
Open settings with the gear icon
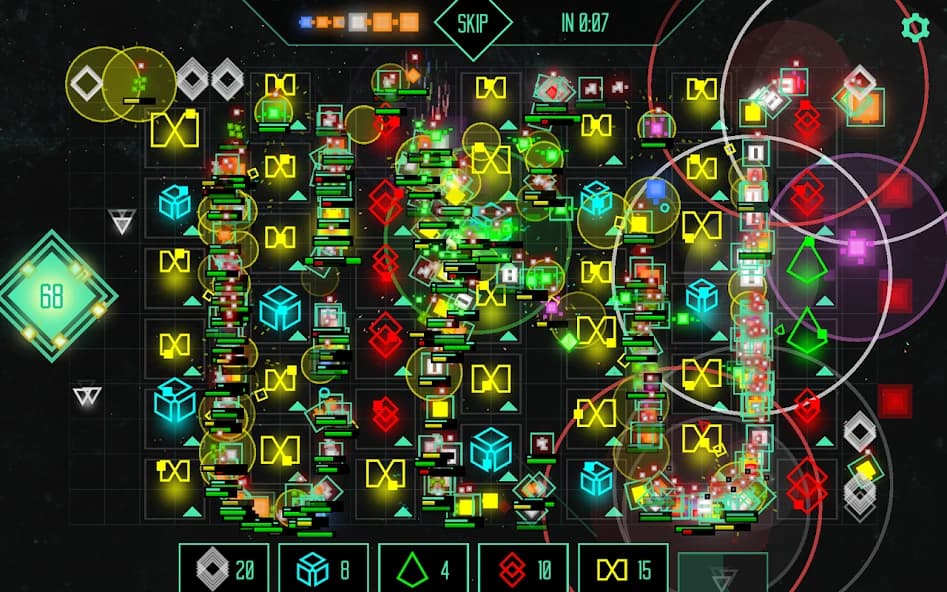tap(915, 27)
